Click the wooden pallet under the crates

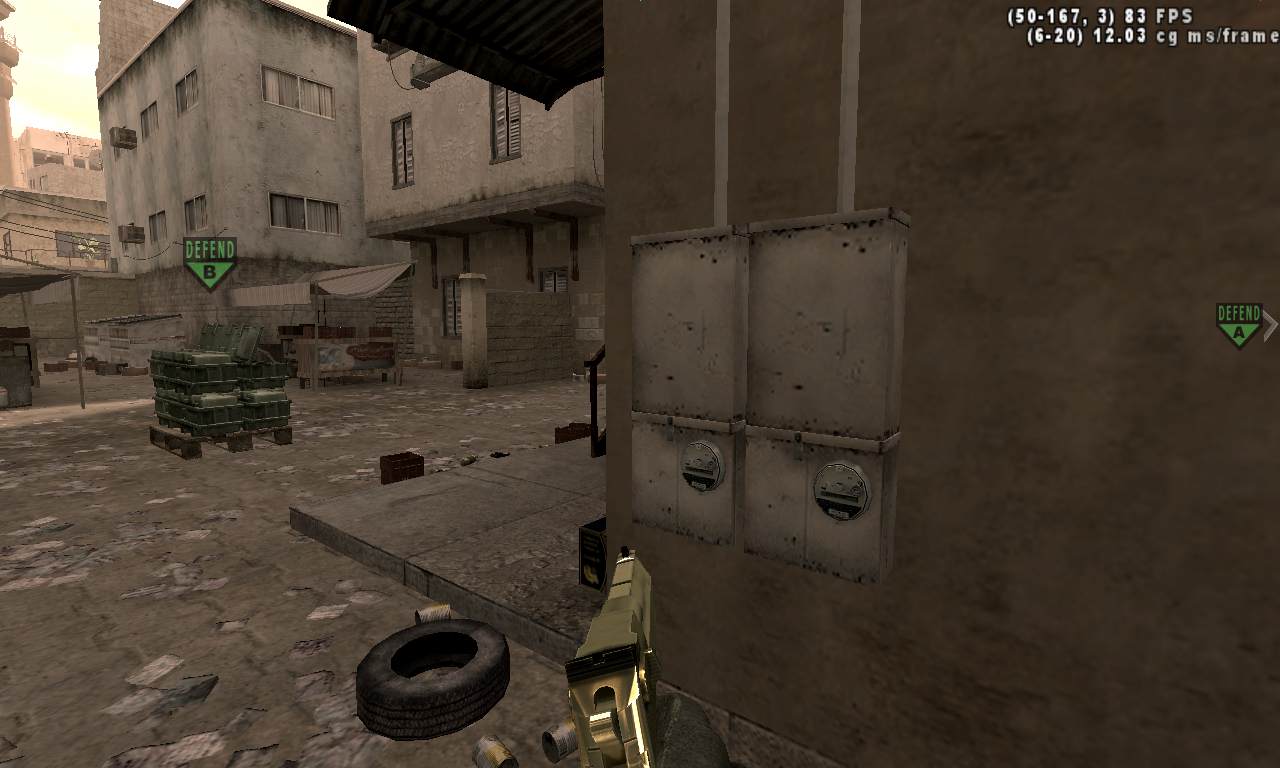(x=220, y=440)
